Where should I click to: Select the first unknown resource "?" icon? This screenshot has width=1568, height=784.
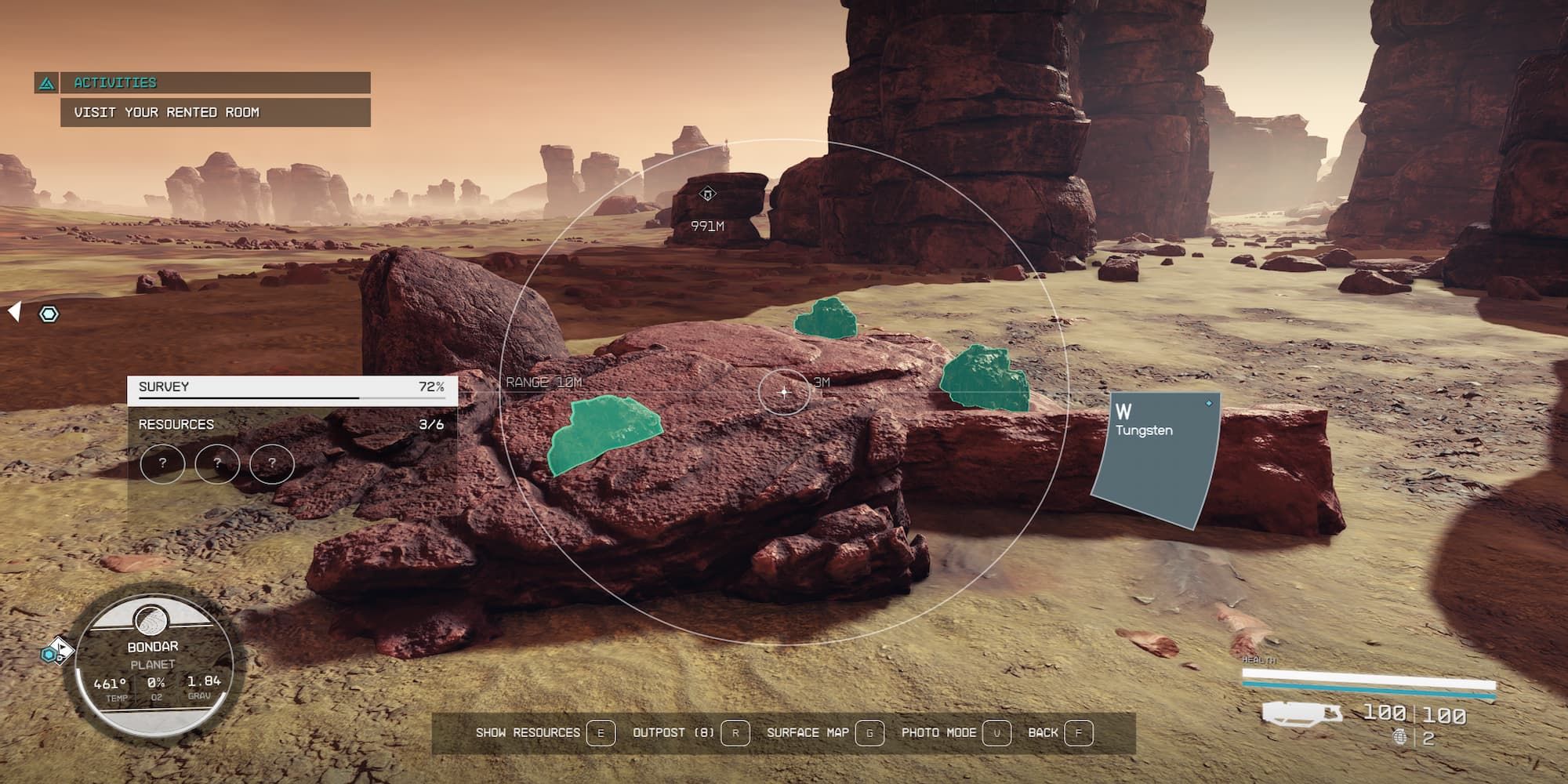click(165, 463)
